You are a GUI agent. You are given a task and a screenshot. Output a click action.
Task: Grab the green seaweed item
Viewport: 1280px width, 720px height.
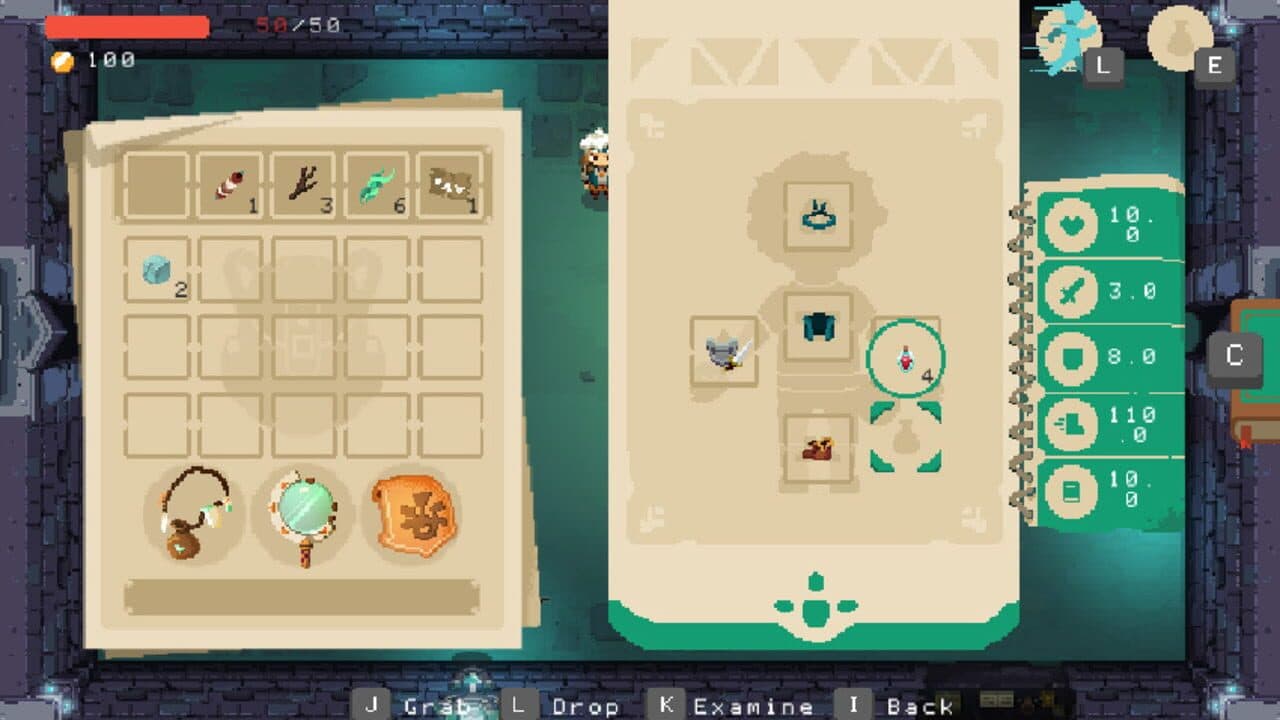click(x=378, y=183)
